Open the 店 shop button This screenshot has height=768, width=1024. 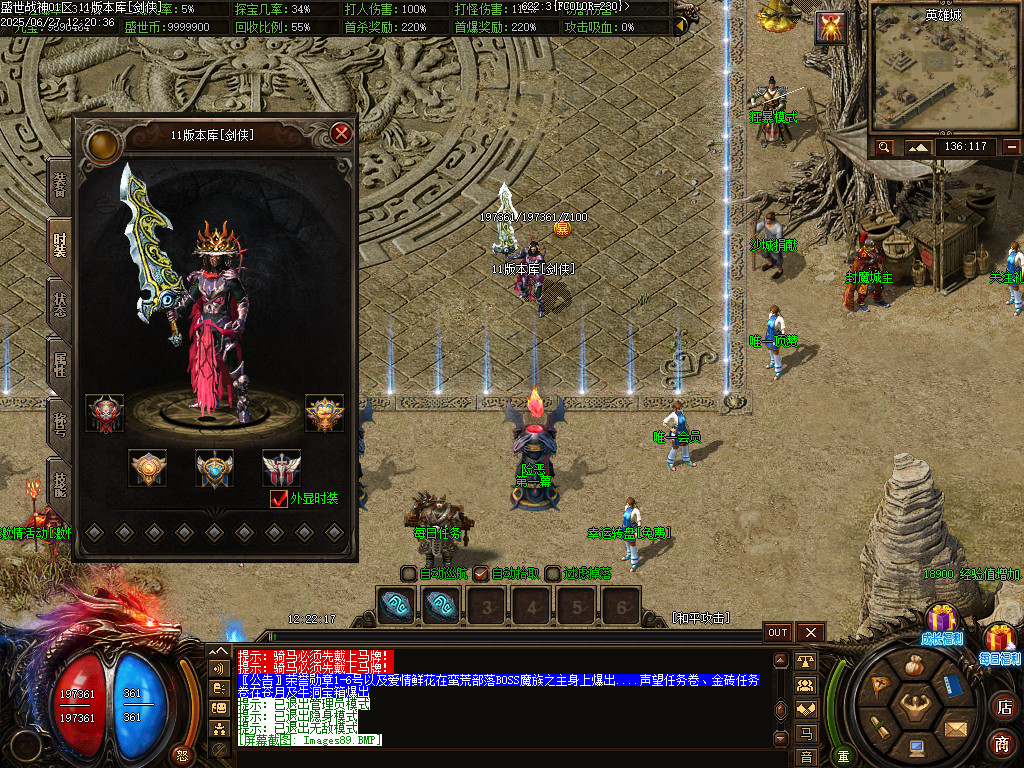coord(1003,707)
